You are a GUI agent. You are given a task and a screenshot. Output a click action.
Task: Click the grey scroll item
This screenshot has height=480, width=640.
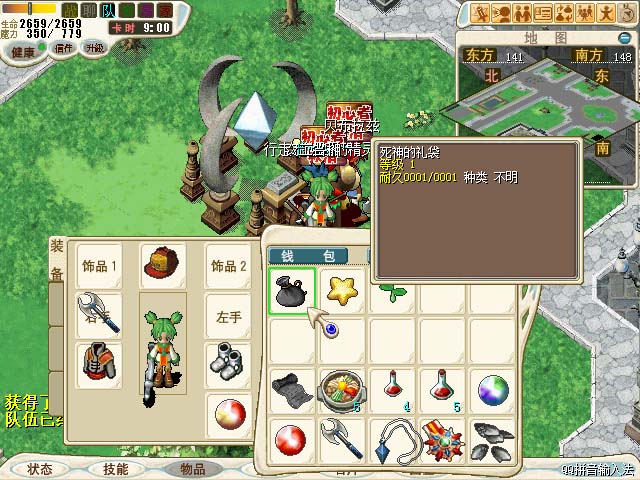(x=292, y=388)
